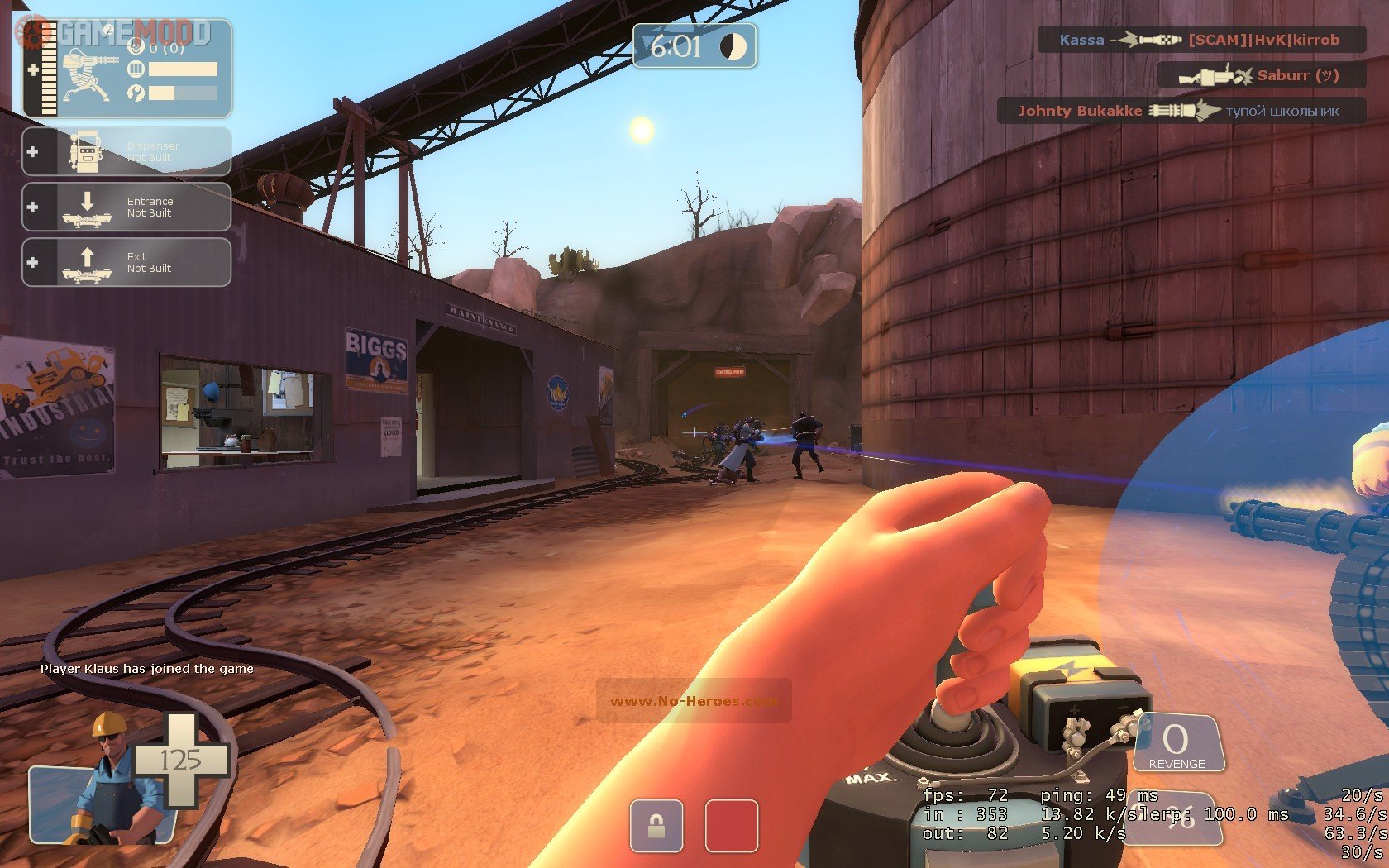
Task: Click the padlock control point icon
Action: tap(656, 826)
